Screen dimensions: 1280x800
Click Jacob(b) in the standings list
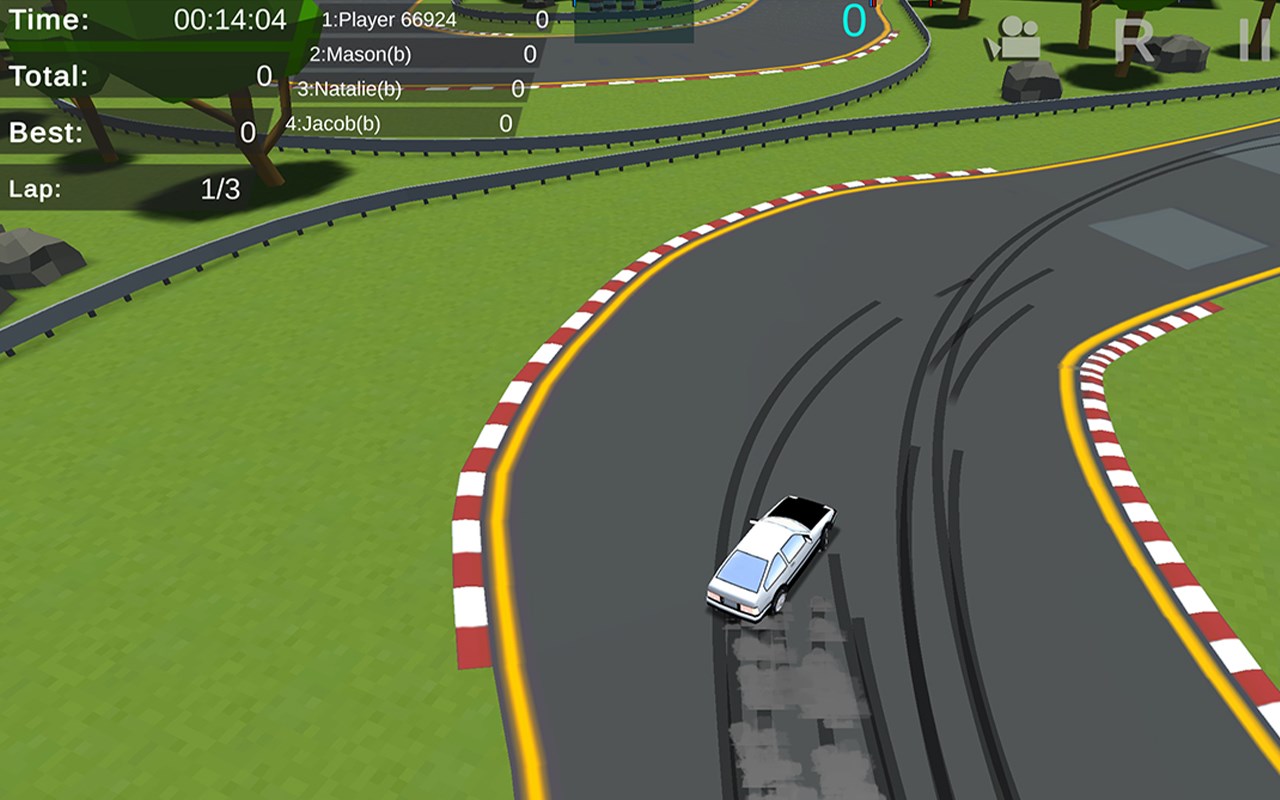(399, 123)
